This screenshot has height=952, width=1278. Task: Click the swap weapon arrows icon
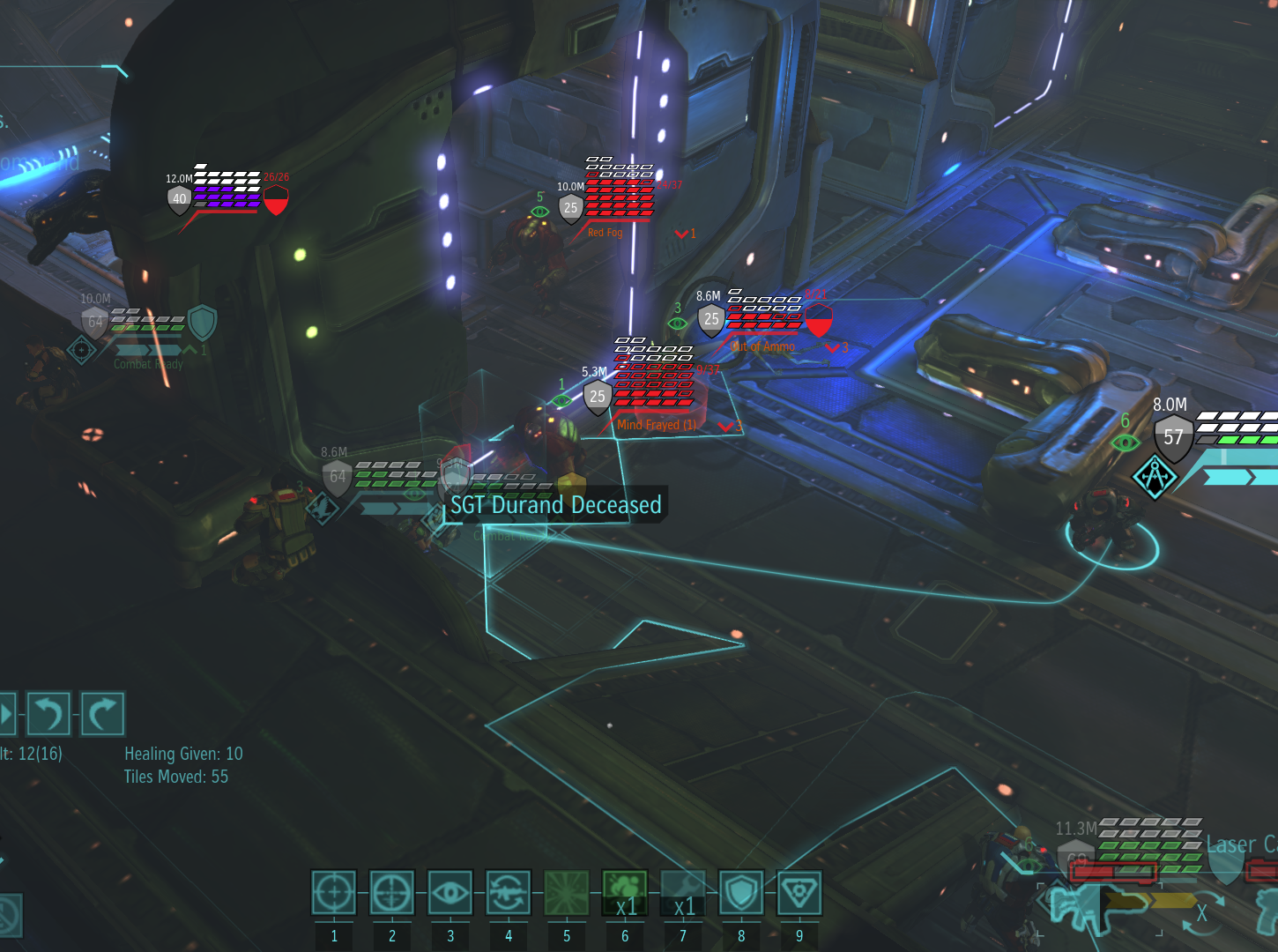pos(1202,911)
